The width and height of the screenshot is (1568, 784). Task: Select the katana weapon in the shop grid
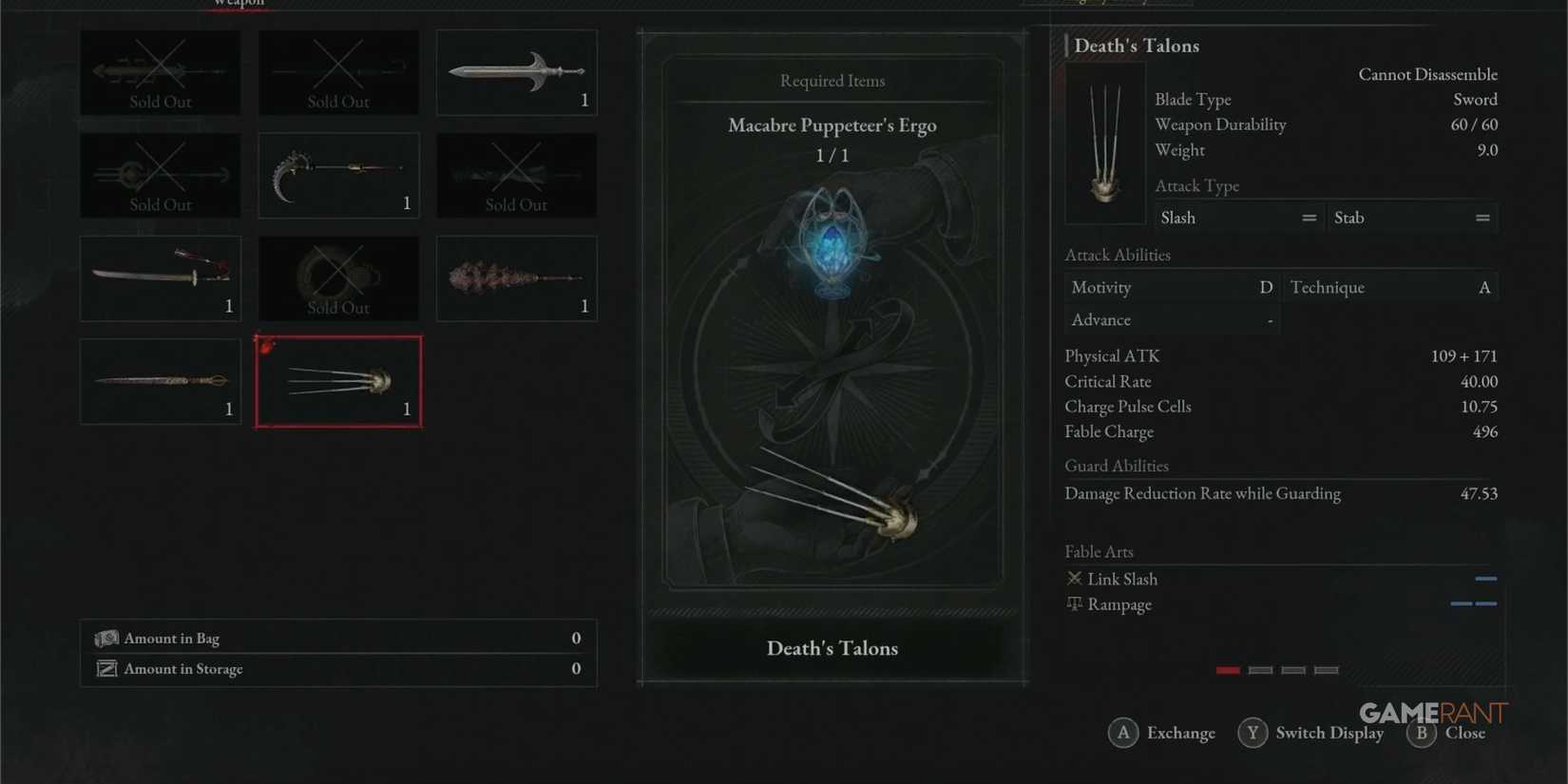160,276
